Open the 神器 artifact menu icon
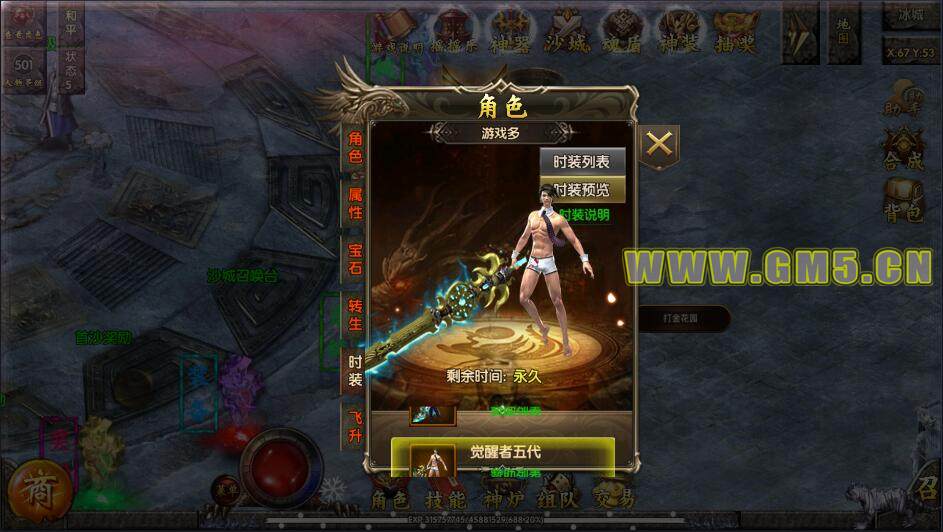 510,33
